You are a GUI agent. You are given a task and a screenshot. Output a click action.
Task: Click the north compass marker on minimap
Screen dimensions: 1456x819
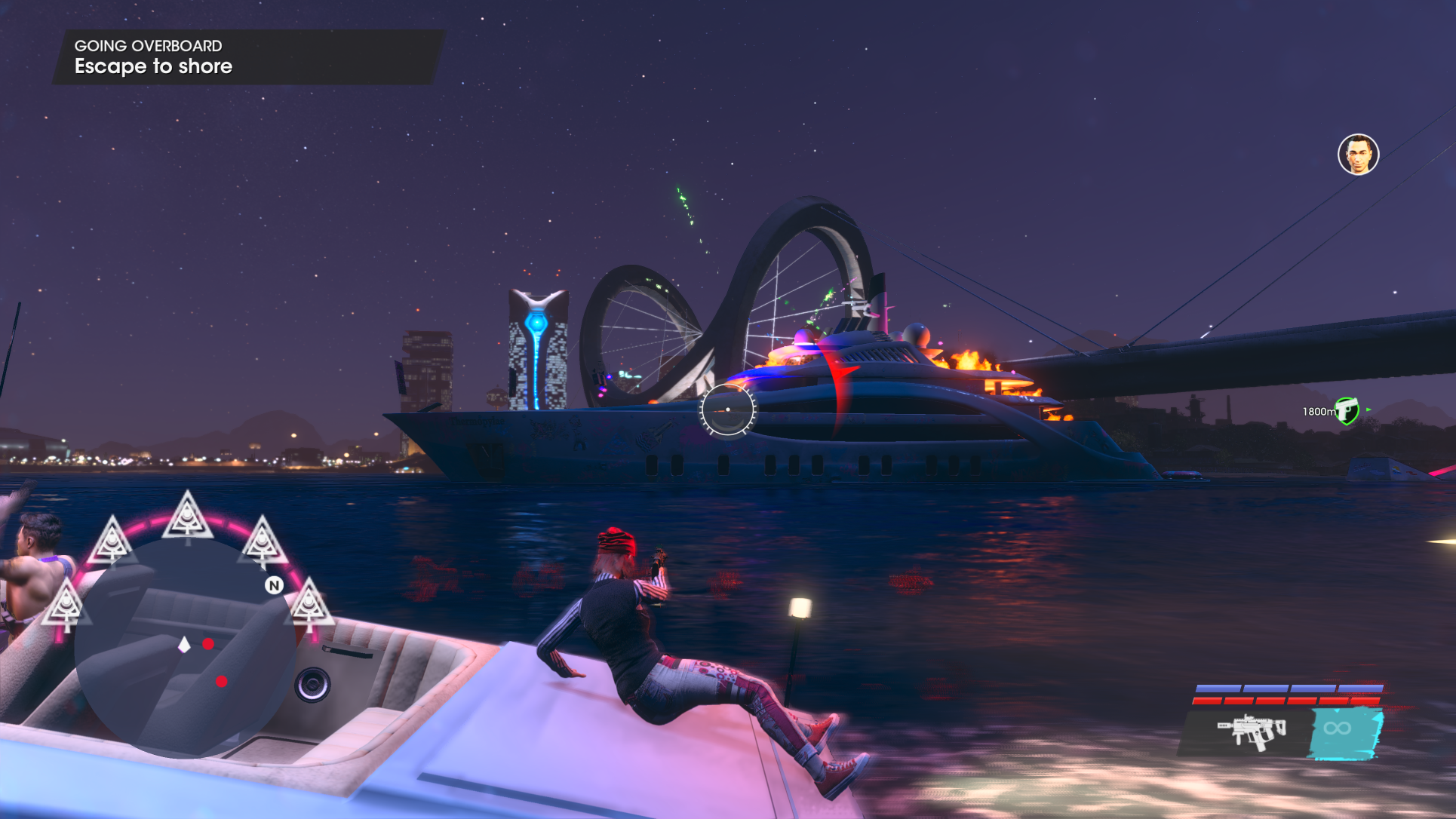click(274, 585)
